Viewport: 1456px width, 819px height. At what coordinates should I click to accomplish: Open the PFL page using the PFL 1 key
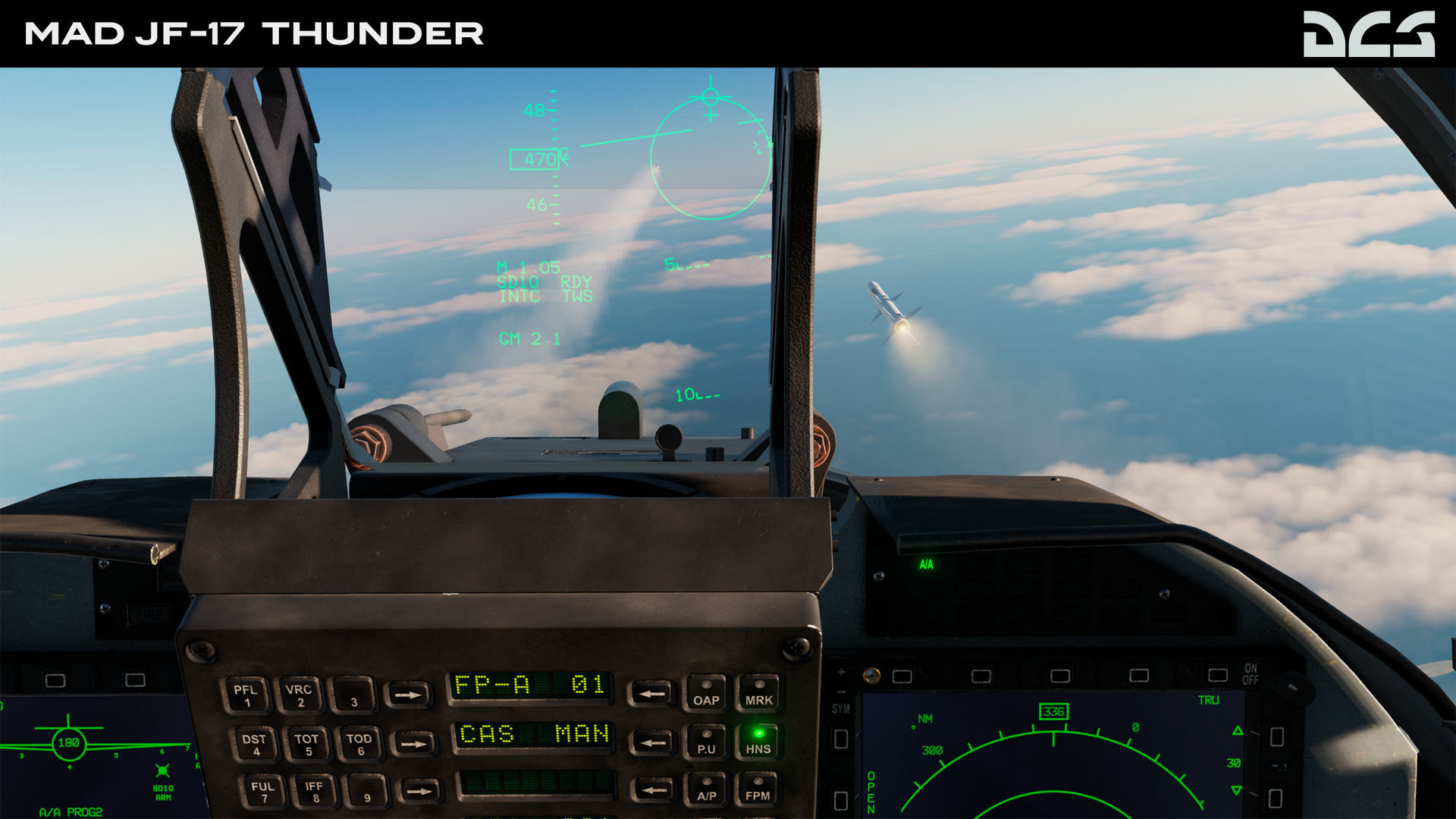click(x=247, y=695)
